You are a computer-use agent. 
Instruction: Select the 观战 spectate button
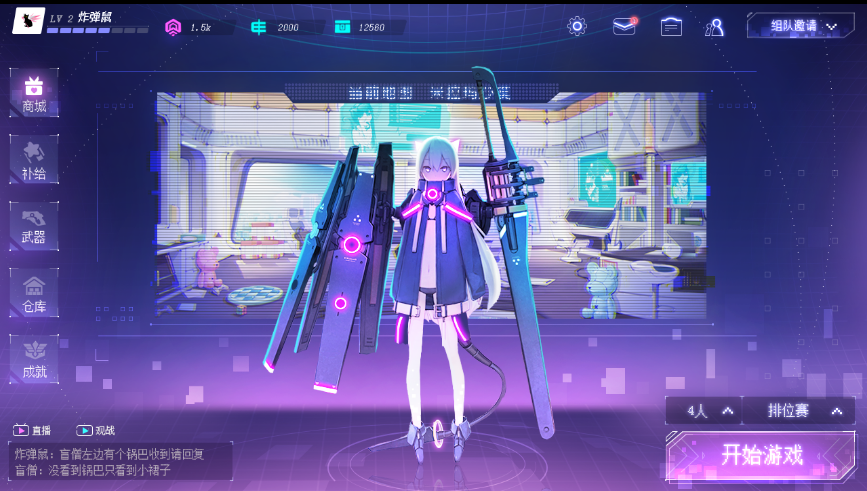[x=96, y=430]
